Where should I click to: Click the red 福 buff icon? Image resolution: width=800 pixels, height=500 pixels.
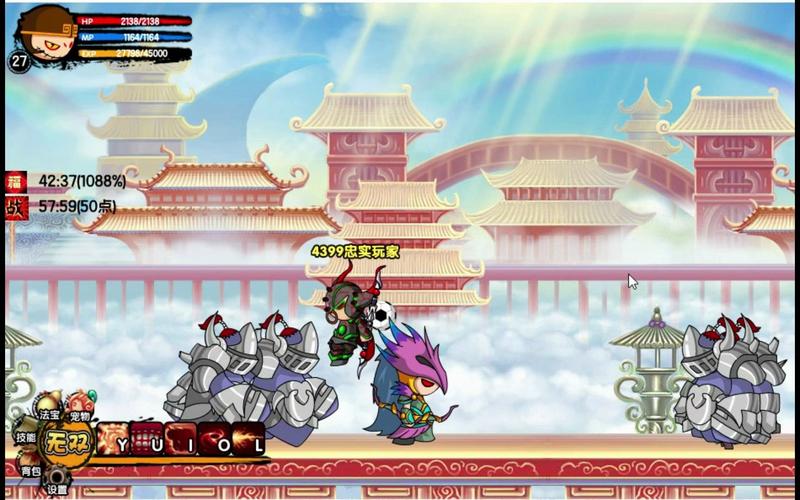[15, 182]
